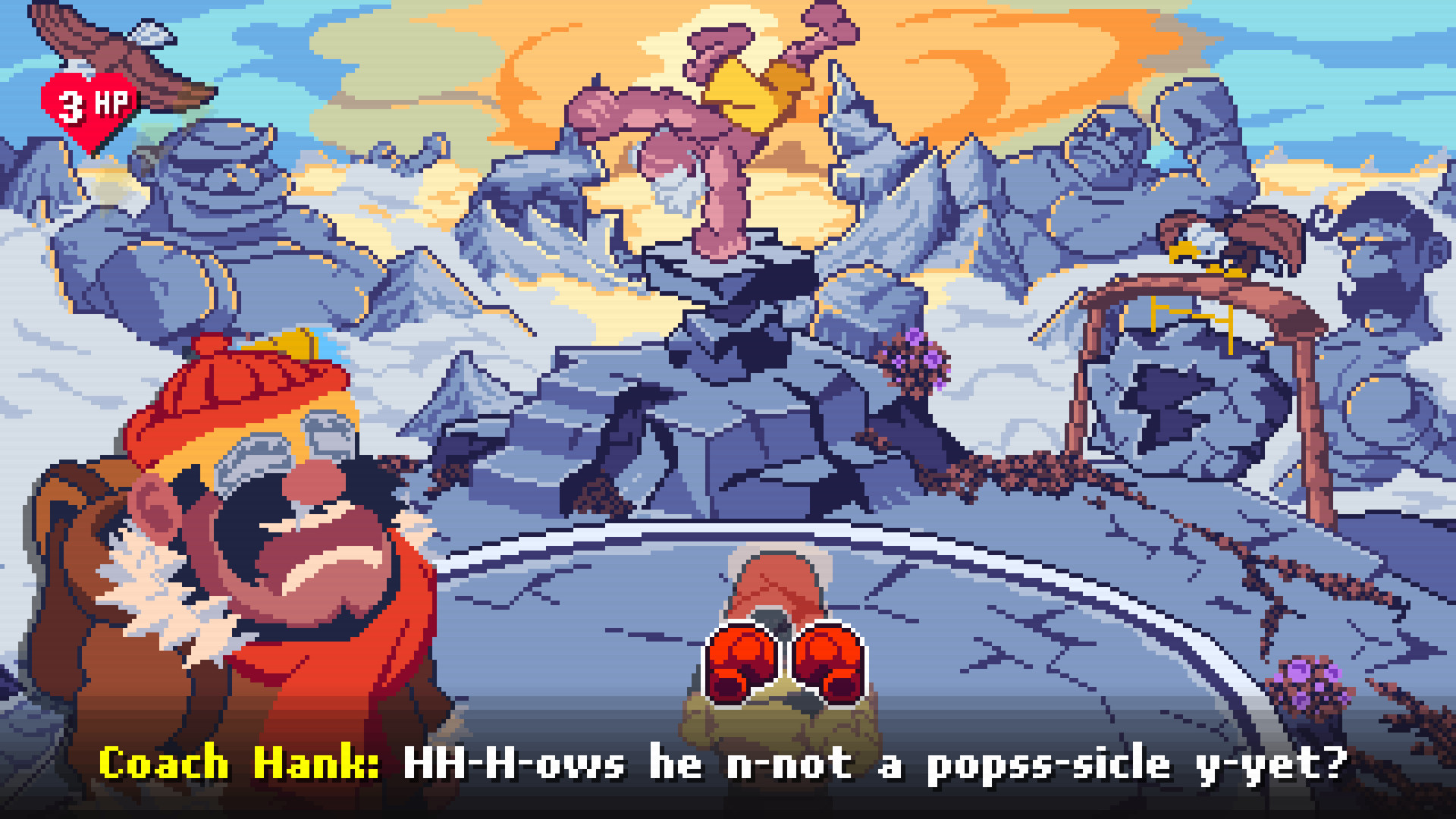The image size is (1456, 819).
Task: Expand Coach Hank's dialogue text
Action: [x=834, y=766]
